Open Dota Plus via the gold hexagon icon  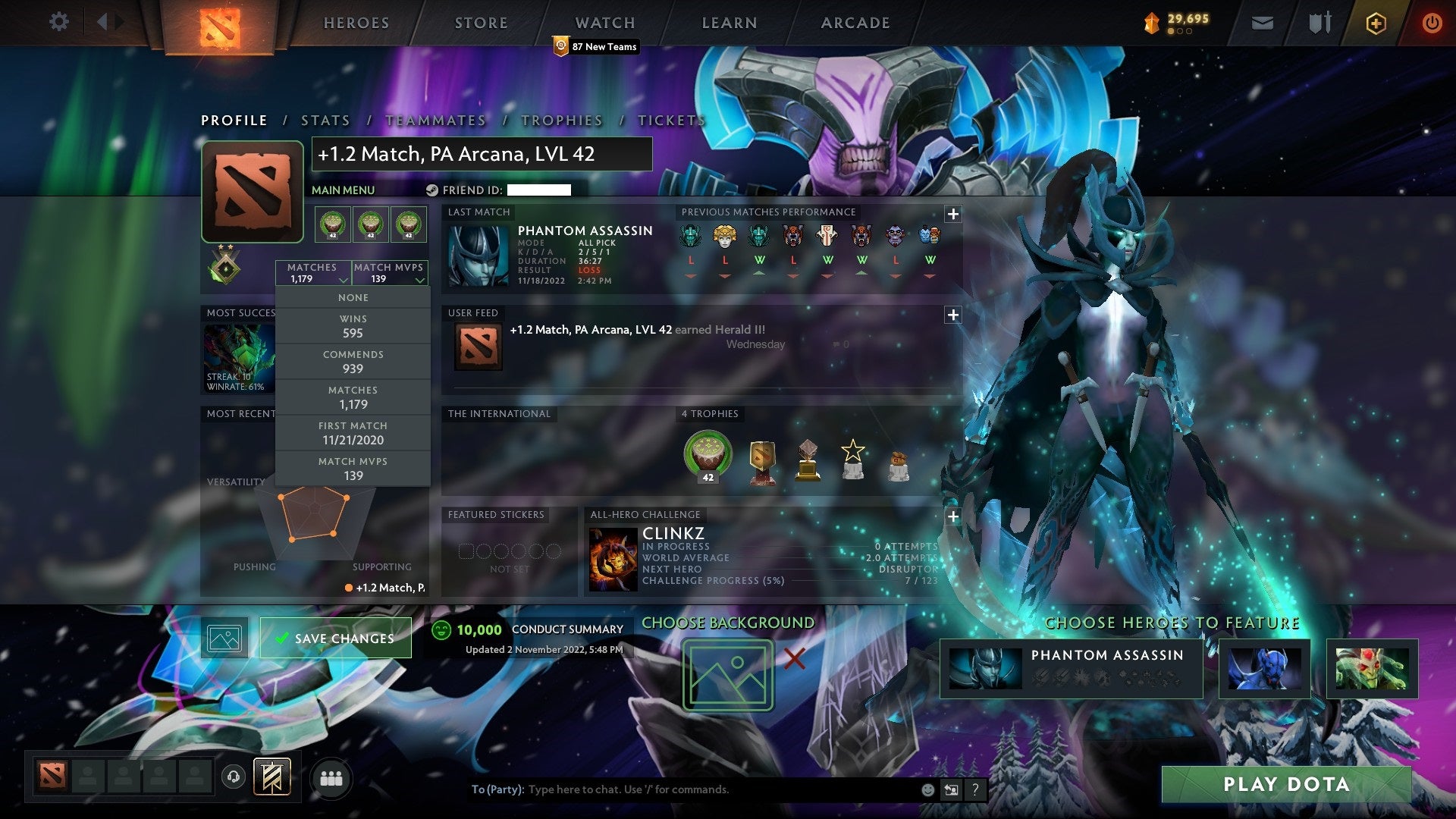click(1376, 22)
